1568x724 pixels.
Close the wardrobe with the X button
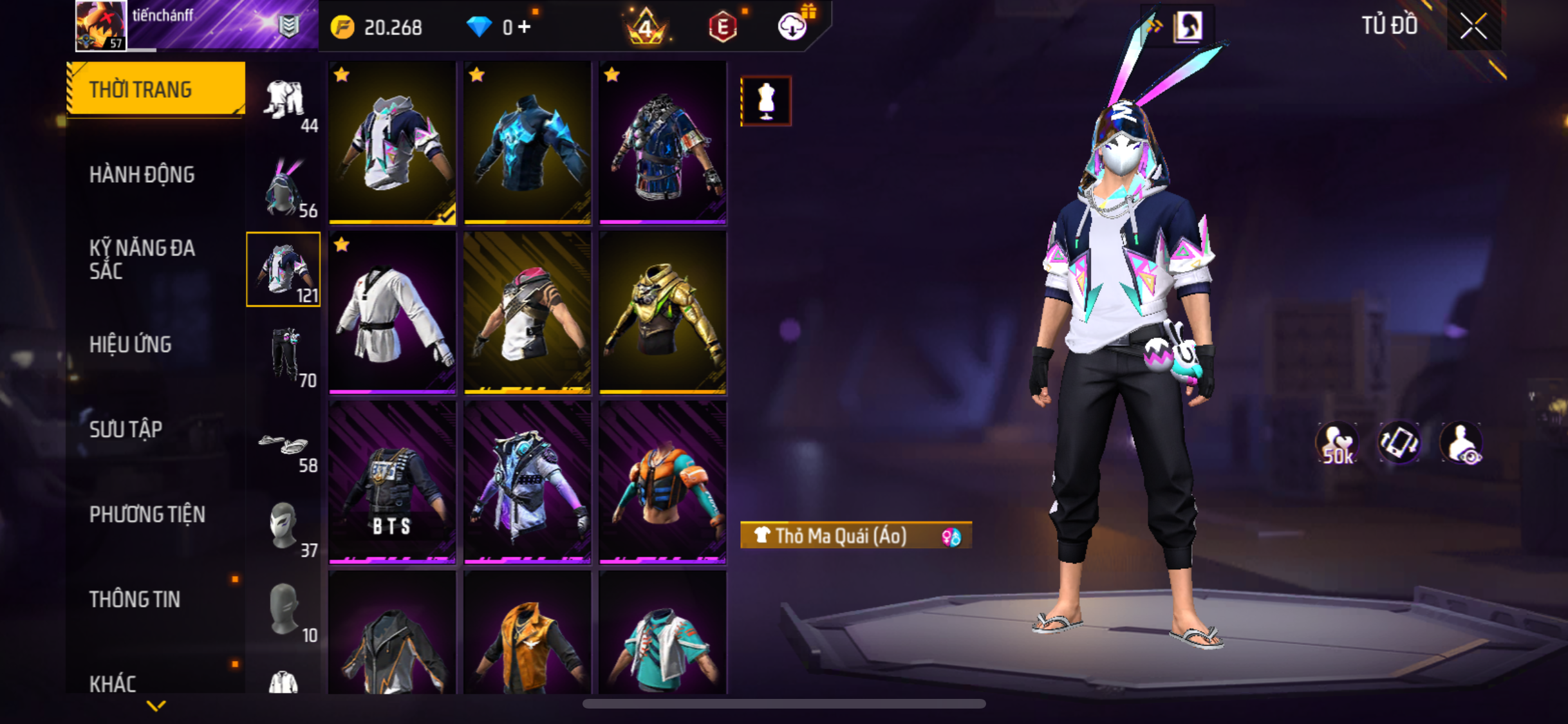pos(1473,26)
